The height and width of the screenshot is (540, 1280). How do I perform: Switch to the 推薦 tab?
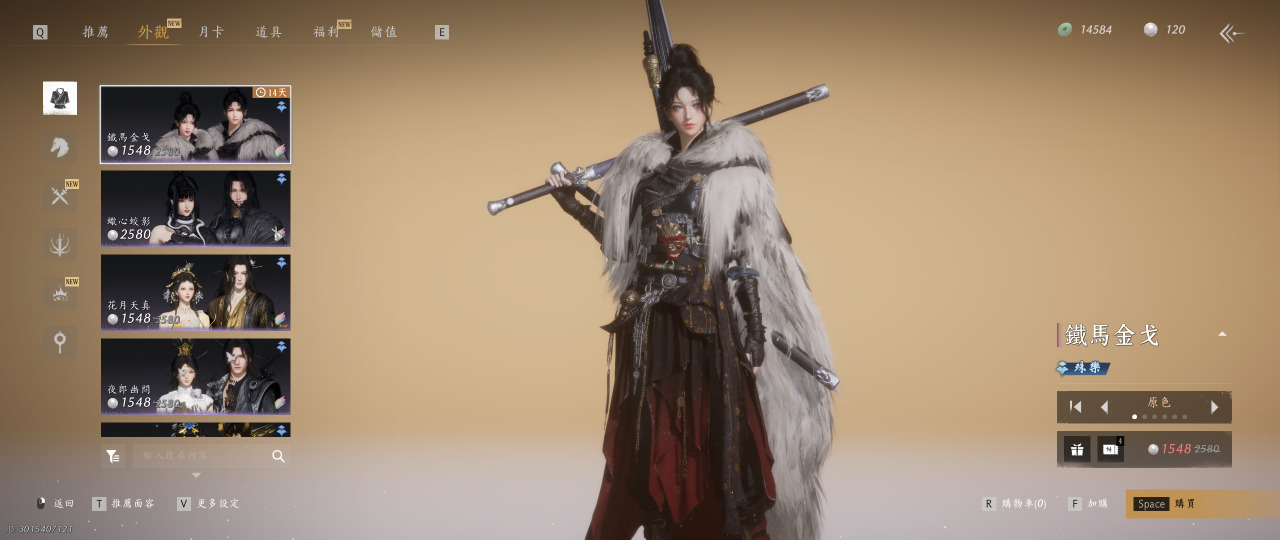click(x=95, y=32)
